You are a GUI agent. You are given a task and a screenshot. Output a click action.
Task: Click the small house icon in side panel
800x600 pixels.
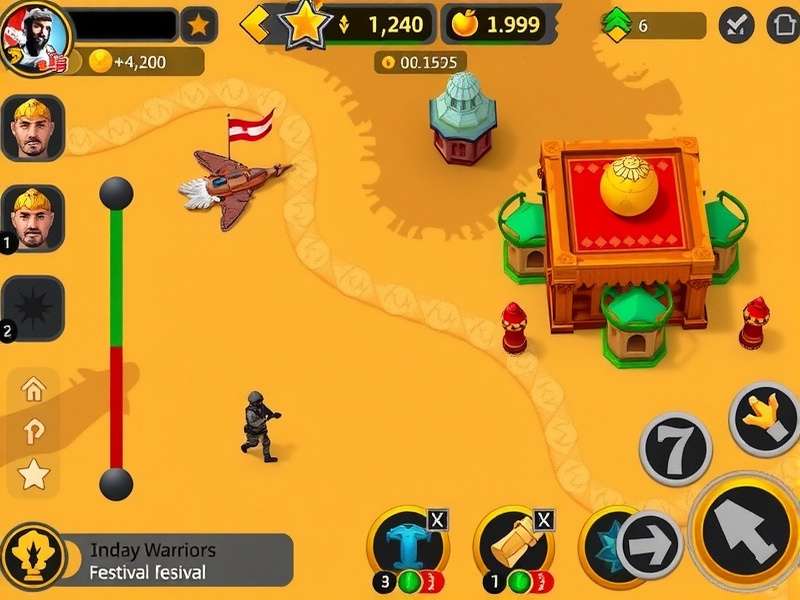pos(33,388)
